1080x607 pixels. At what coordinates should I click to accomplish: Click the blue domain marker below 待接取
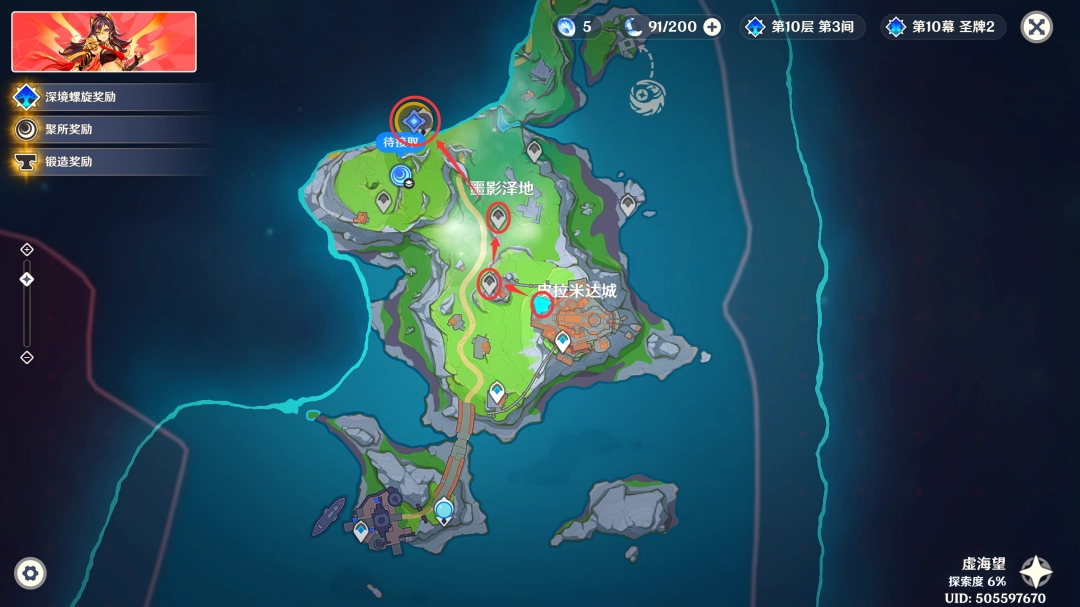click(x=401, y=176)
